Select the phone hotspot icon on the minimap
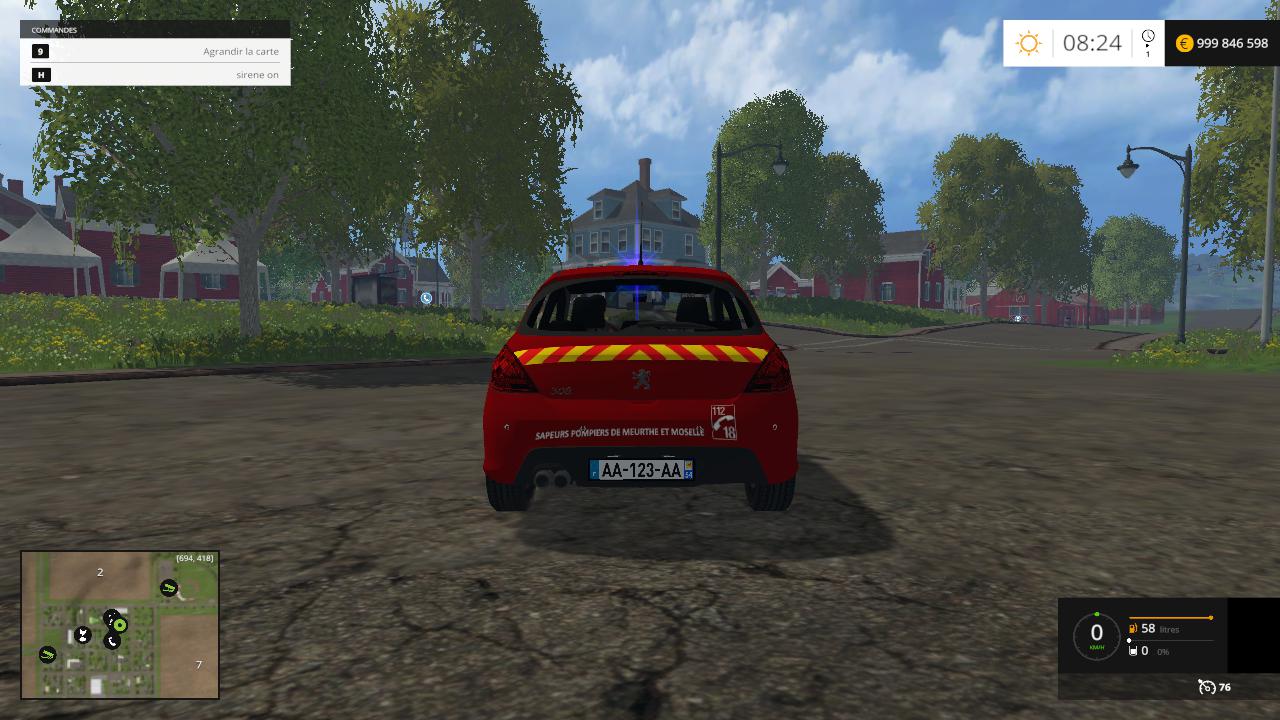1280x720 pixels. 112,641
